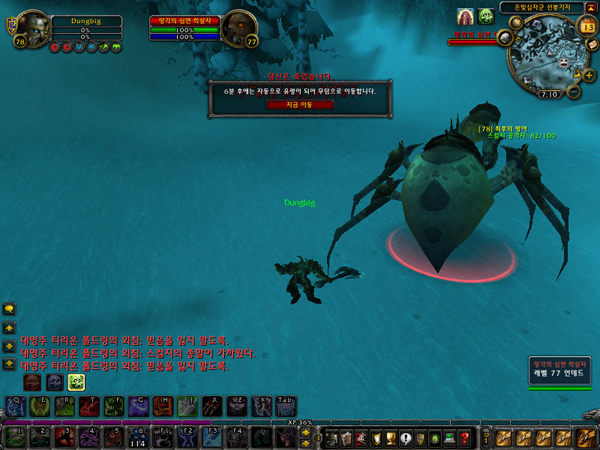
Task: Collapse the minimap using the zone-name toggle
Action: (591, 7)
